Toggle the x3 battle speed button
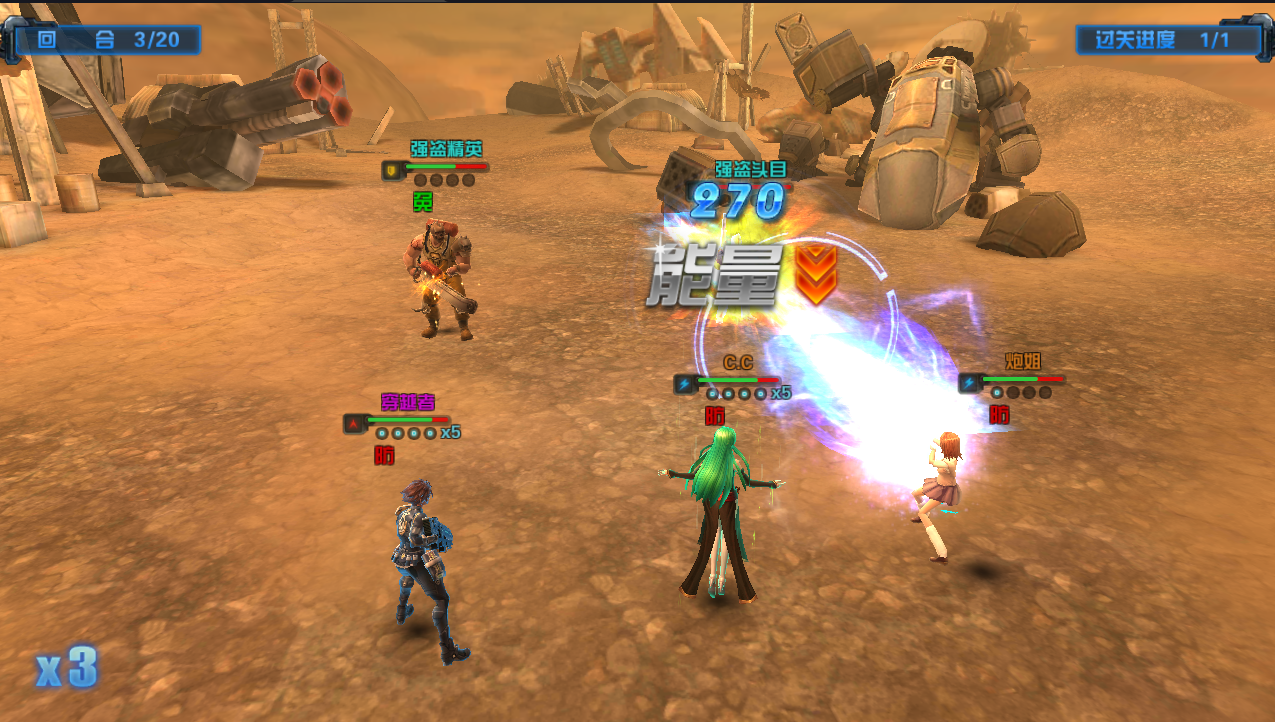This screenshot has height=722, width=1275. pyautogui.click(x=67, y=668)
